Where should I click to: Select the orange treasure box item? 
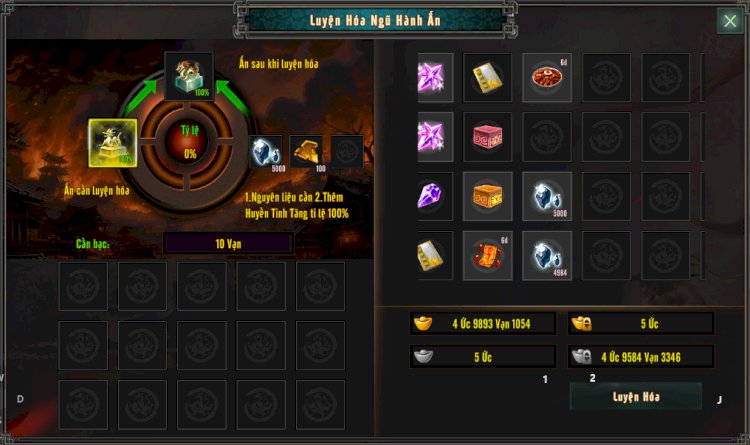[488, 196]
